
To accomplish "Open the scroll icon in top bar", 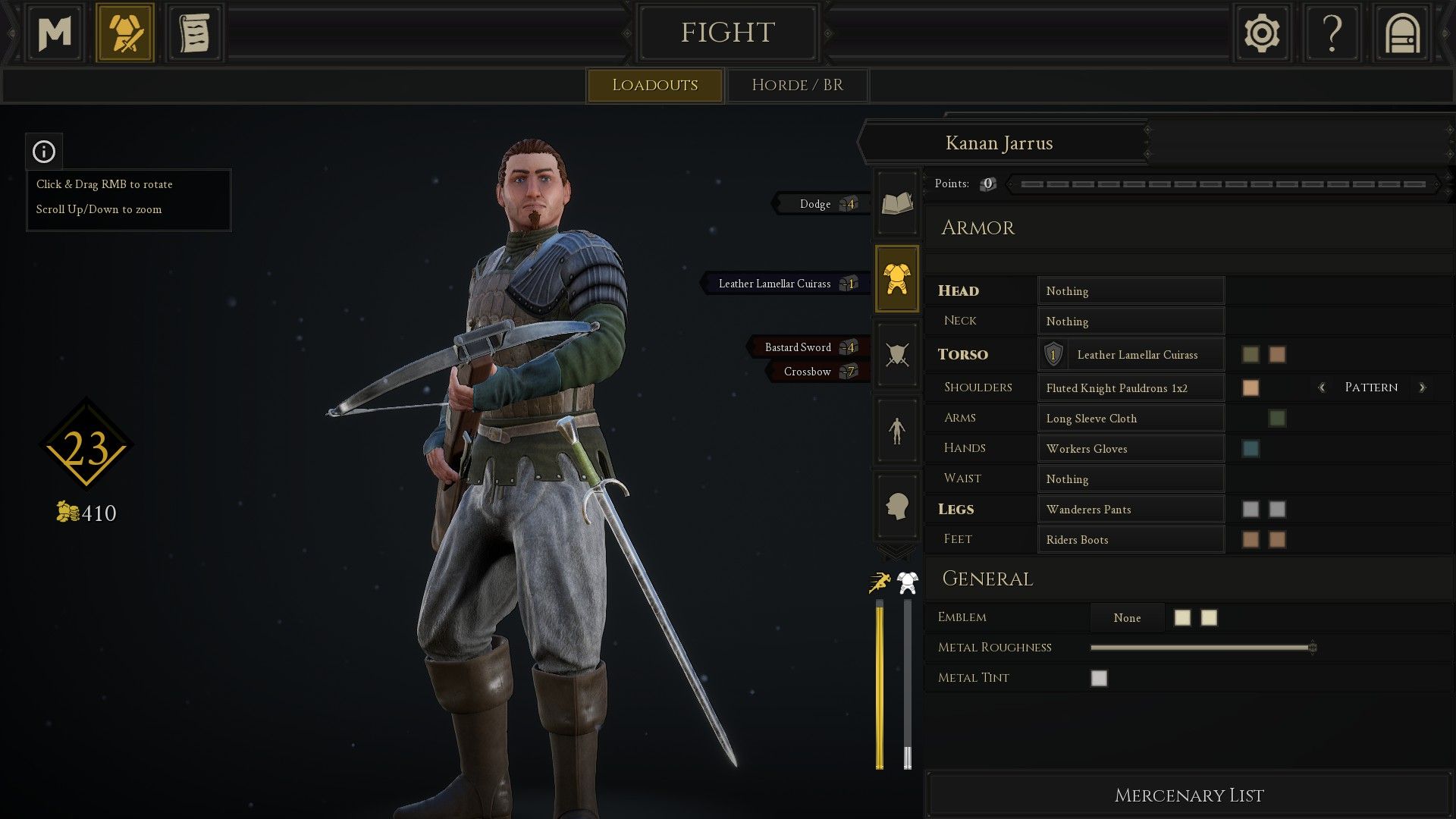I will pos(194,33).
